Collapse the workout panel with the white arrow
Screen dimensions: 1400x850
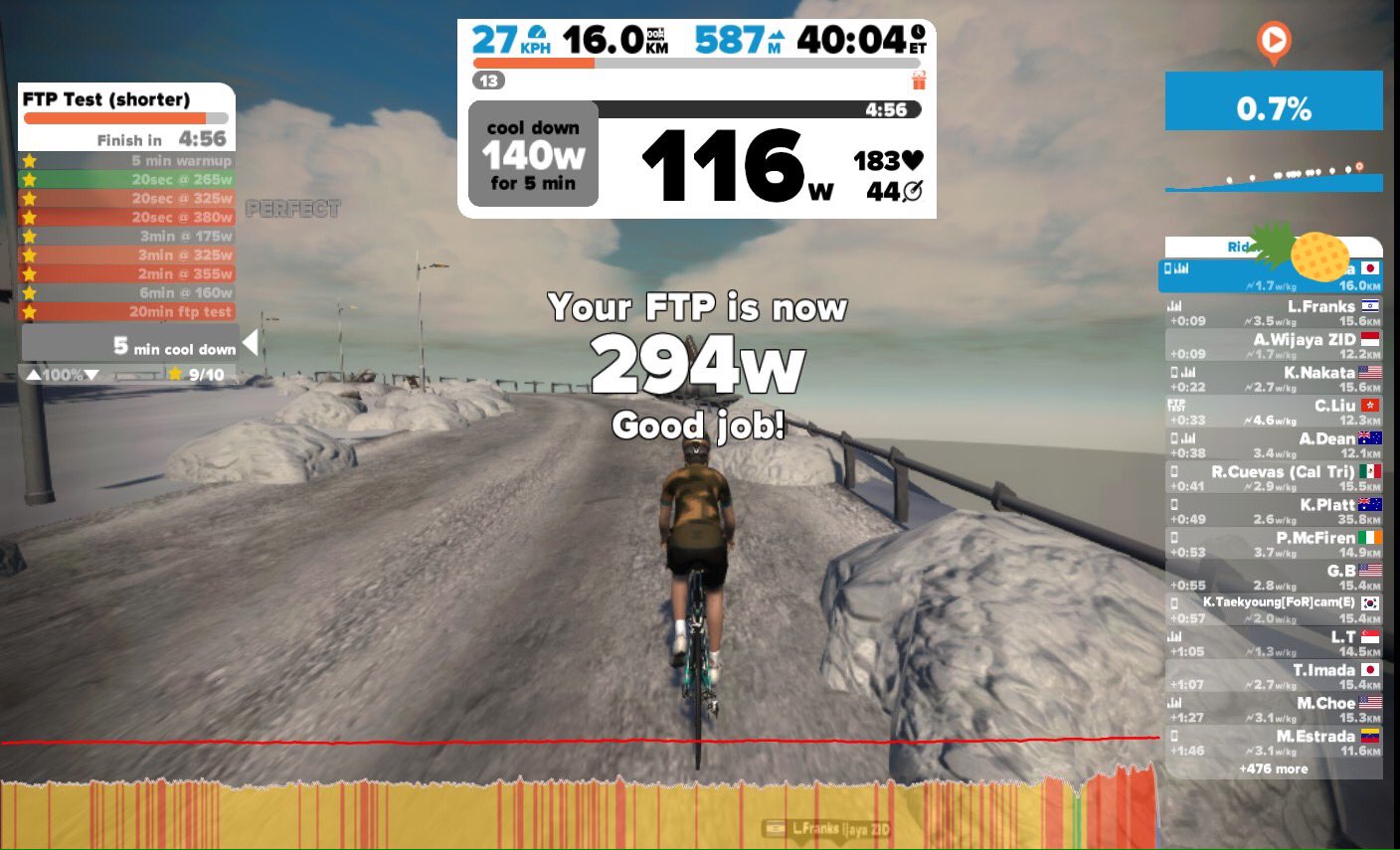250,343
